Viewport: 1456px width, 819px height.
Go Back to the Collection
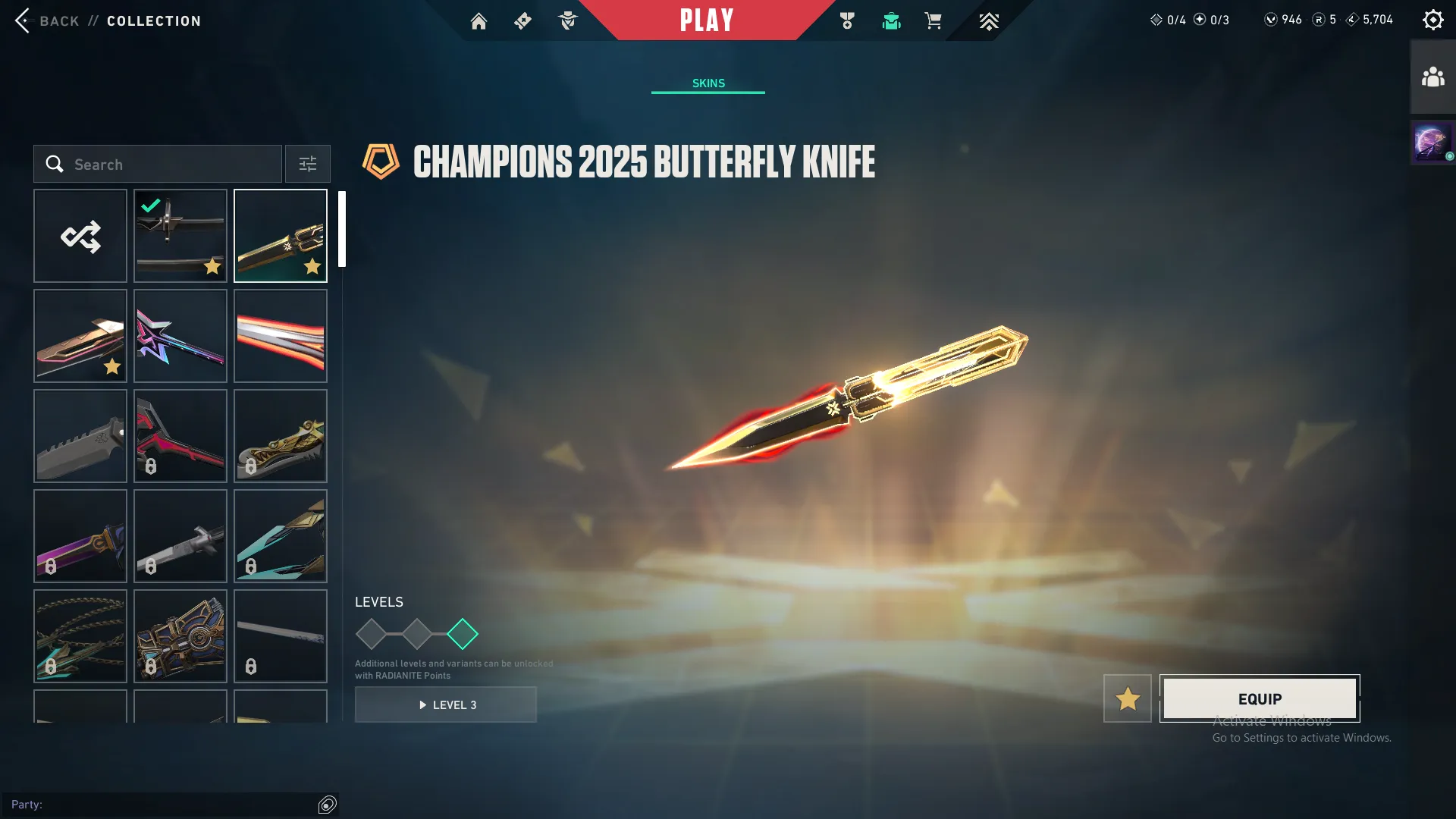pyautogui.click(x=48, y=20)
